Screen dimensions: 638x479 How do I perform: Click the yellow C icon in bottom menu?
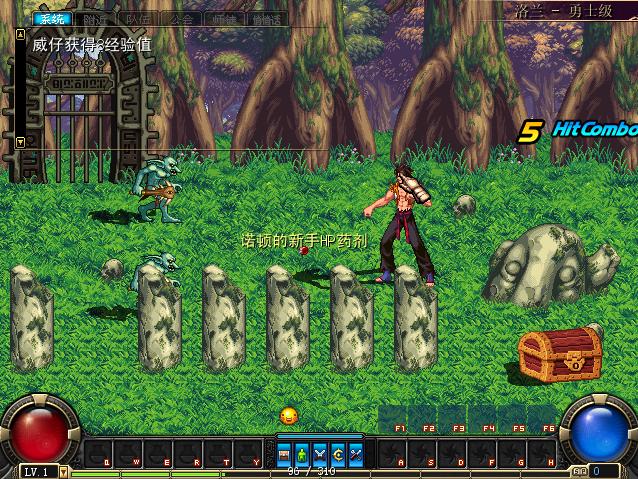(337, 454)
